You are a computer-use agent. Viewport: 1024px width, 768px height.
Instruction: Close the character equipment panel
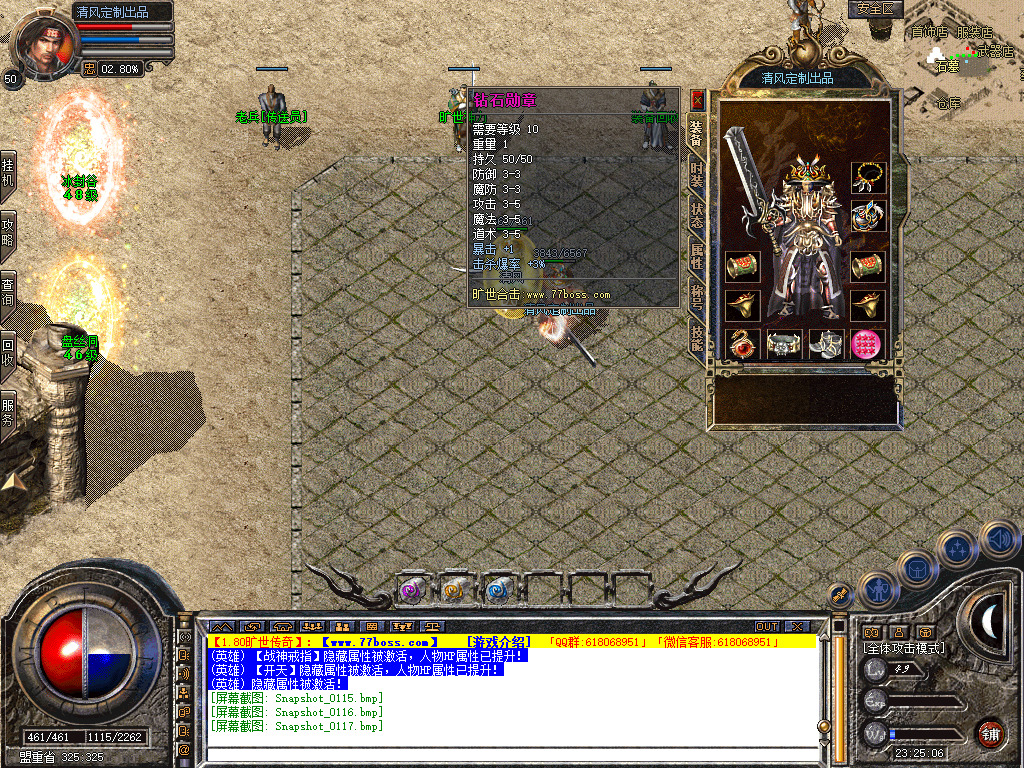coord(698,100)
